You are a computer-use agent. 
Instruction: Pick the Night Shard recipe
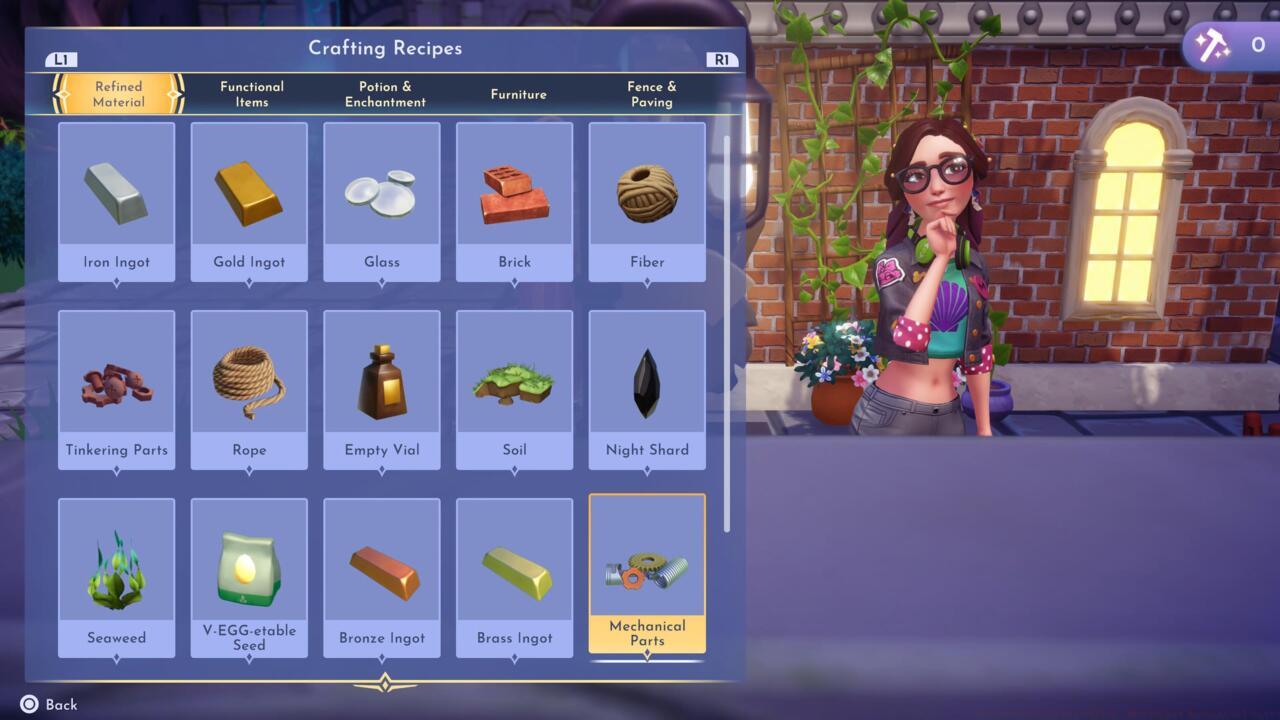point(647,390)
